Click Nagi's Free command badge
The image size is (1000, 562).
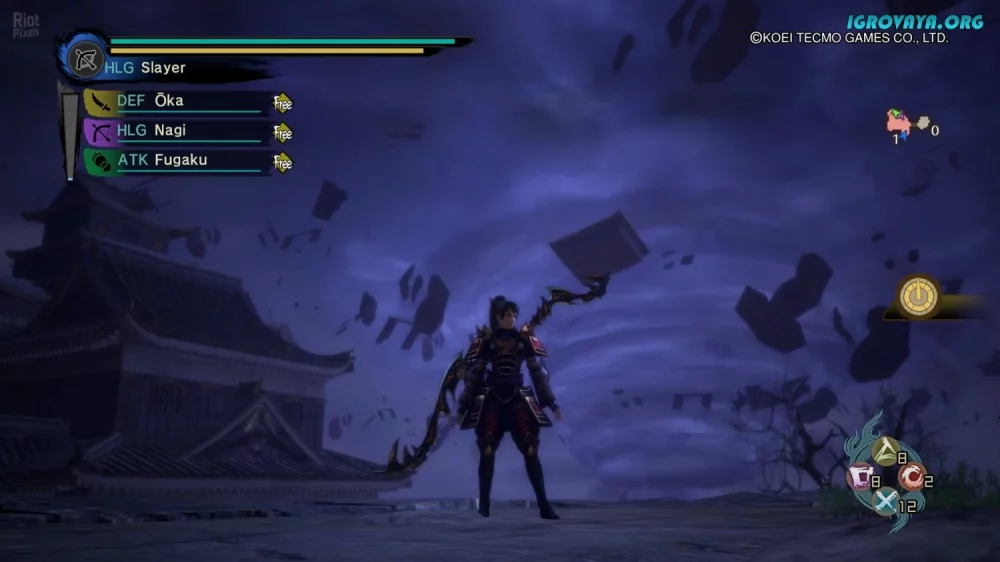pos(283,133)
